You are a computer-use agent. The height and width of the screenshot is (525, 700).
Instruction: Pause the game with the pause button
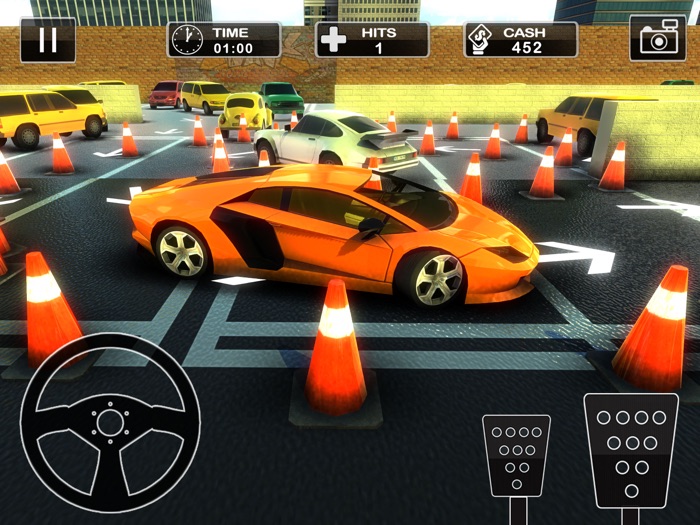click(47, 40)
